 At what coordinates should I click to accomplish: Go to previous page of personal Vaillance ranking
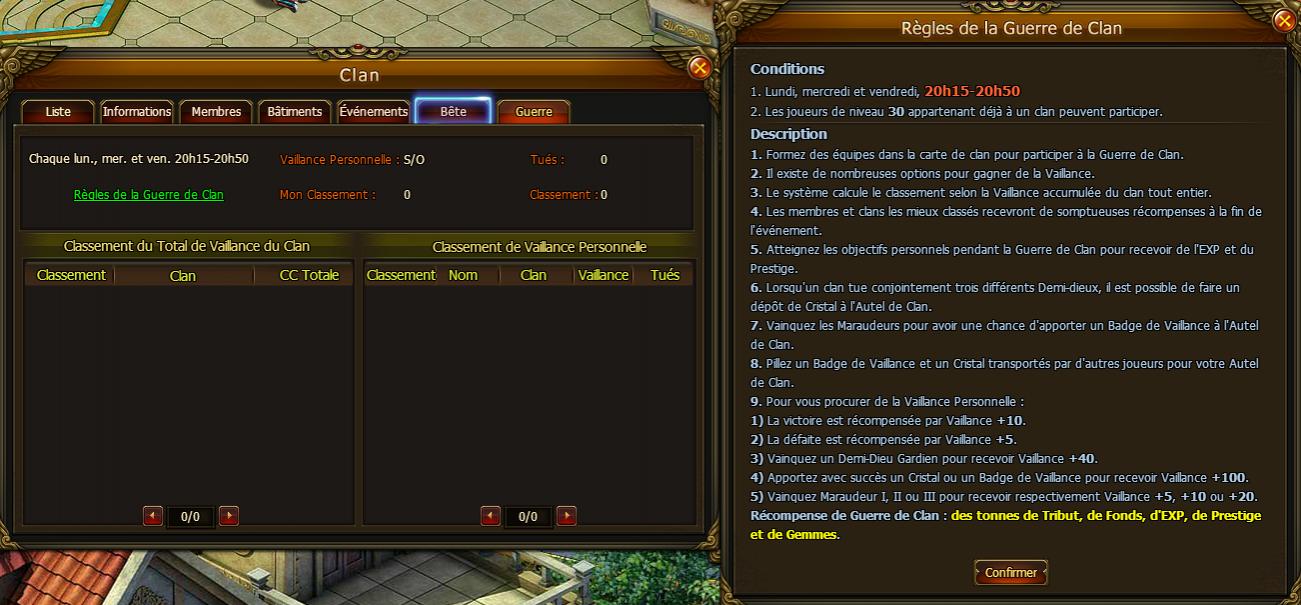490,516
